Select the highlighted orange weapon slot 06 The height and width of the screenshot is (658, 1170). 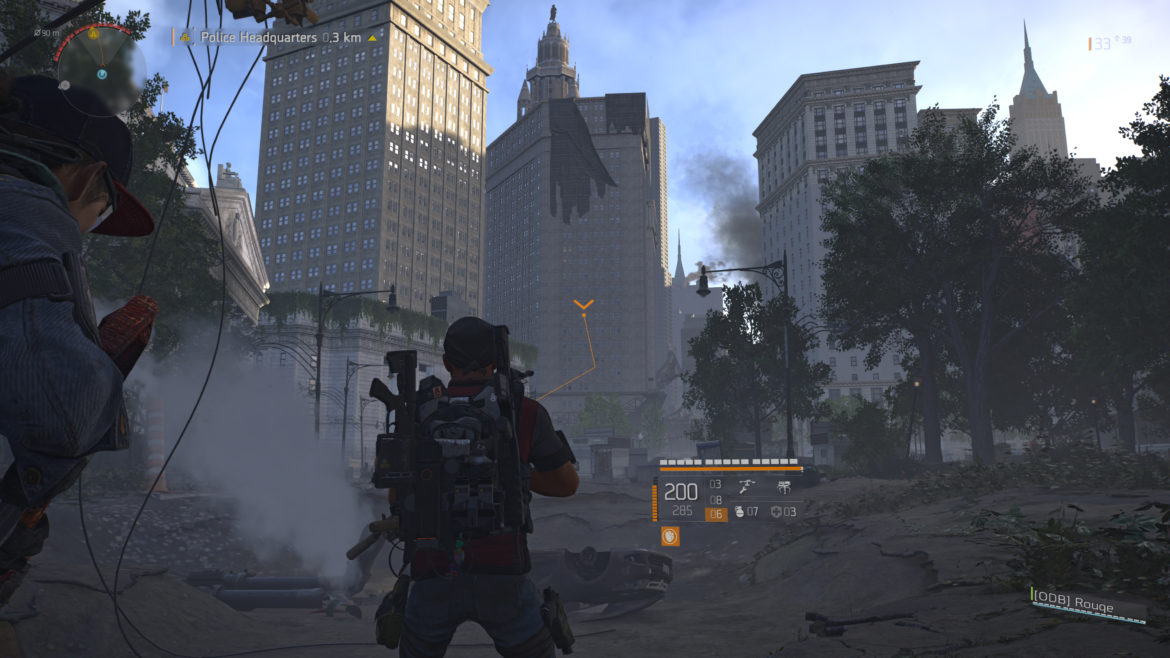(x=715, y=514)
